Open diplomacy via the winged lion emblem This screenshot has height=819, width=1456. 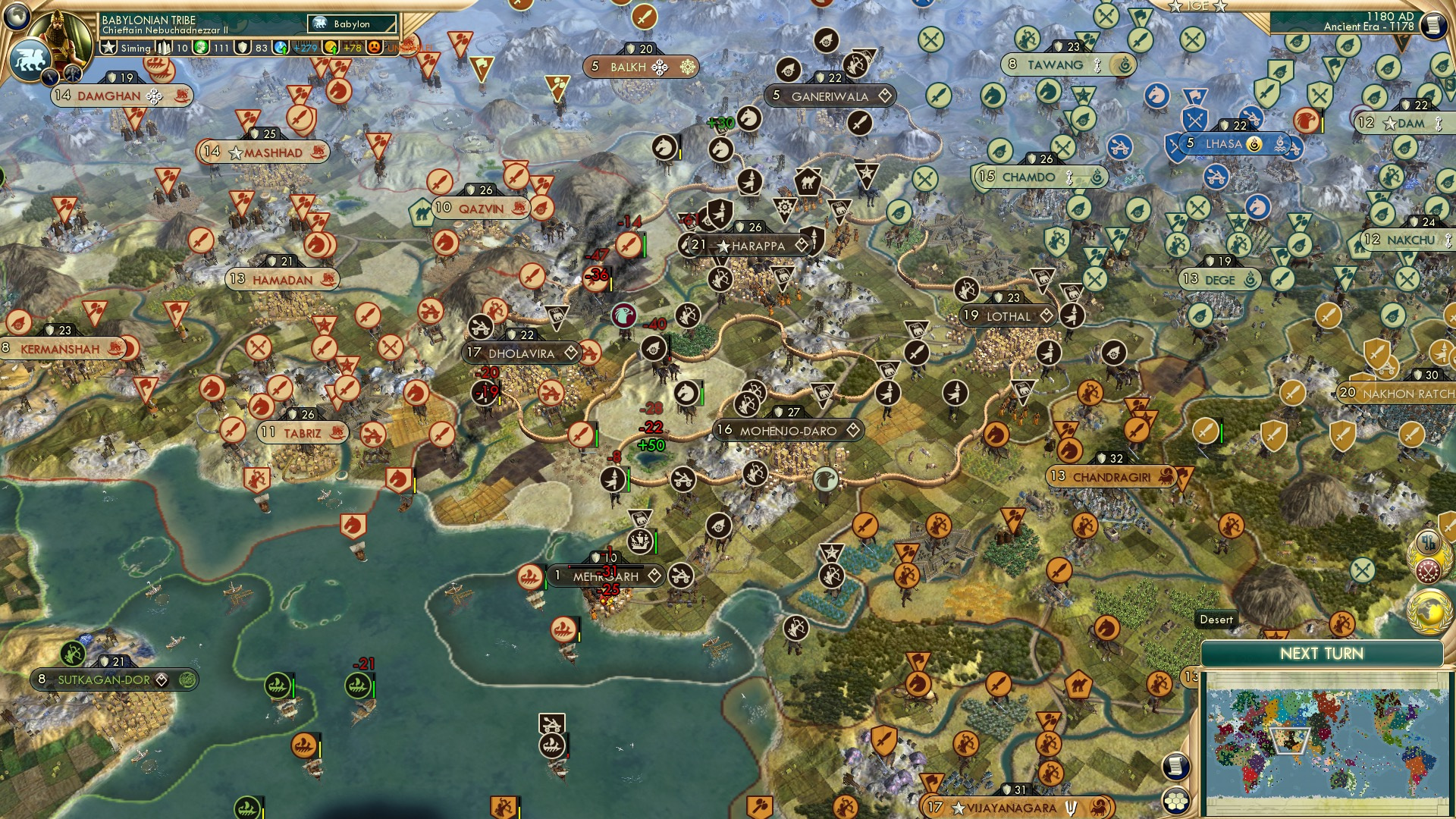pos(28,59)
